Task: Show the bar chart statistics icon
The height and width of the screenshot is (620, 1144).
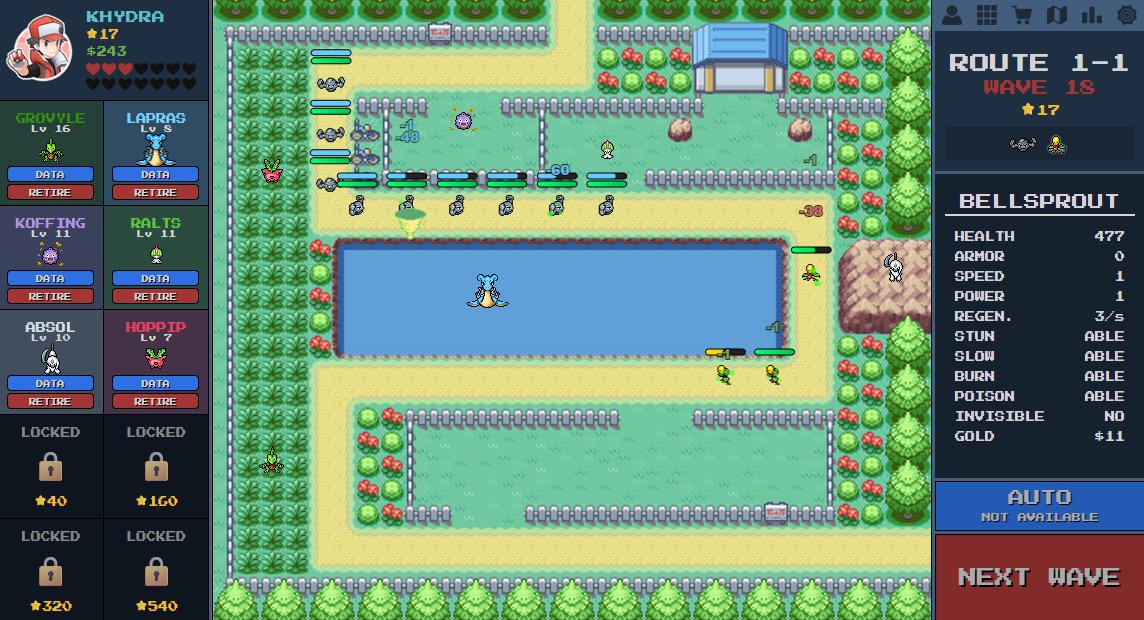Action: [x=1091, y=15]
